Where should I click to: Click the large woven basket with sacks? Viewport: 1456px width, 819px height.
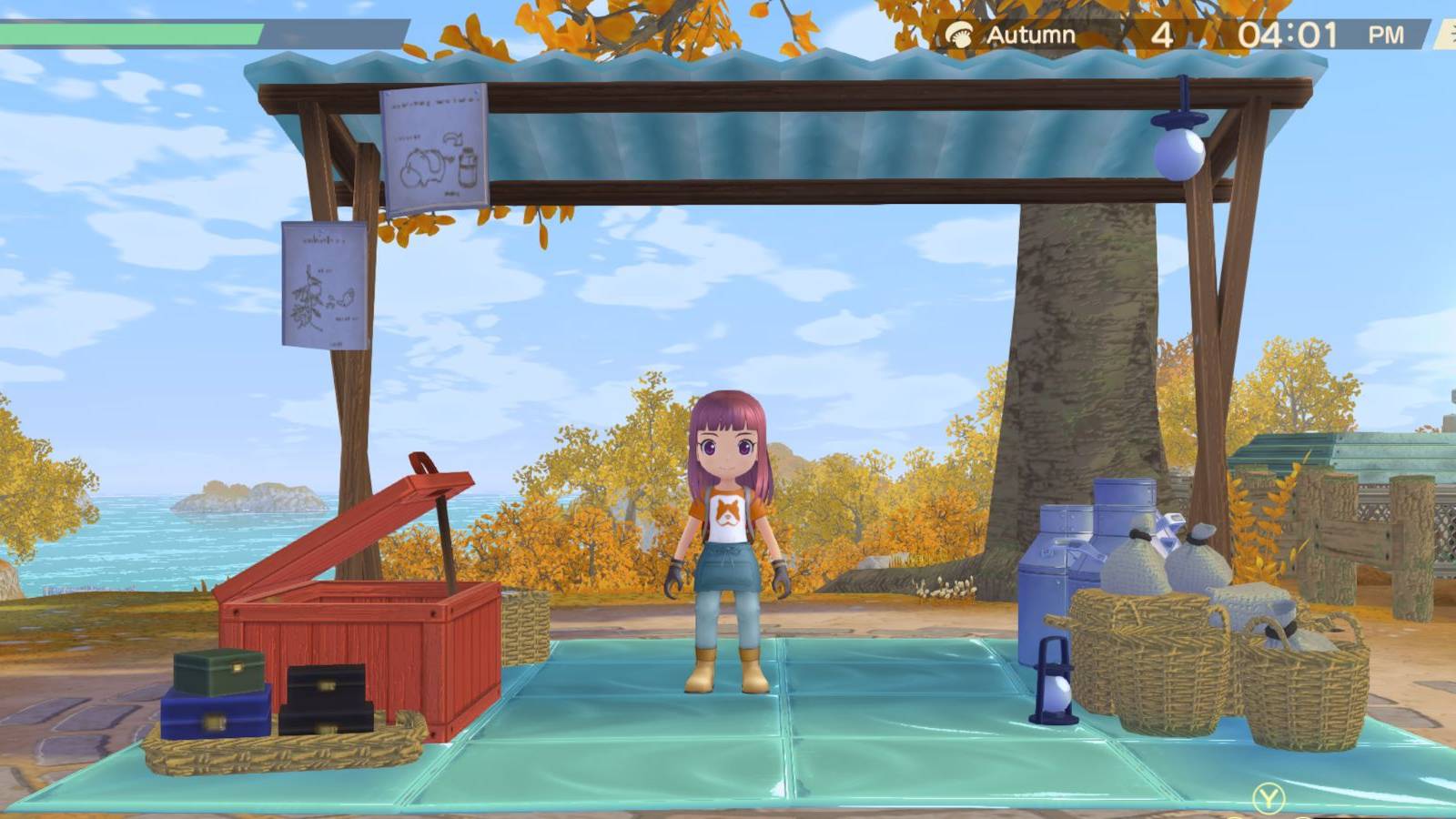click(x=1142, y=655)
